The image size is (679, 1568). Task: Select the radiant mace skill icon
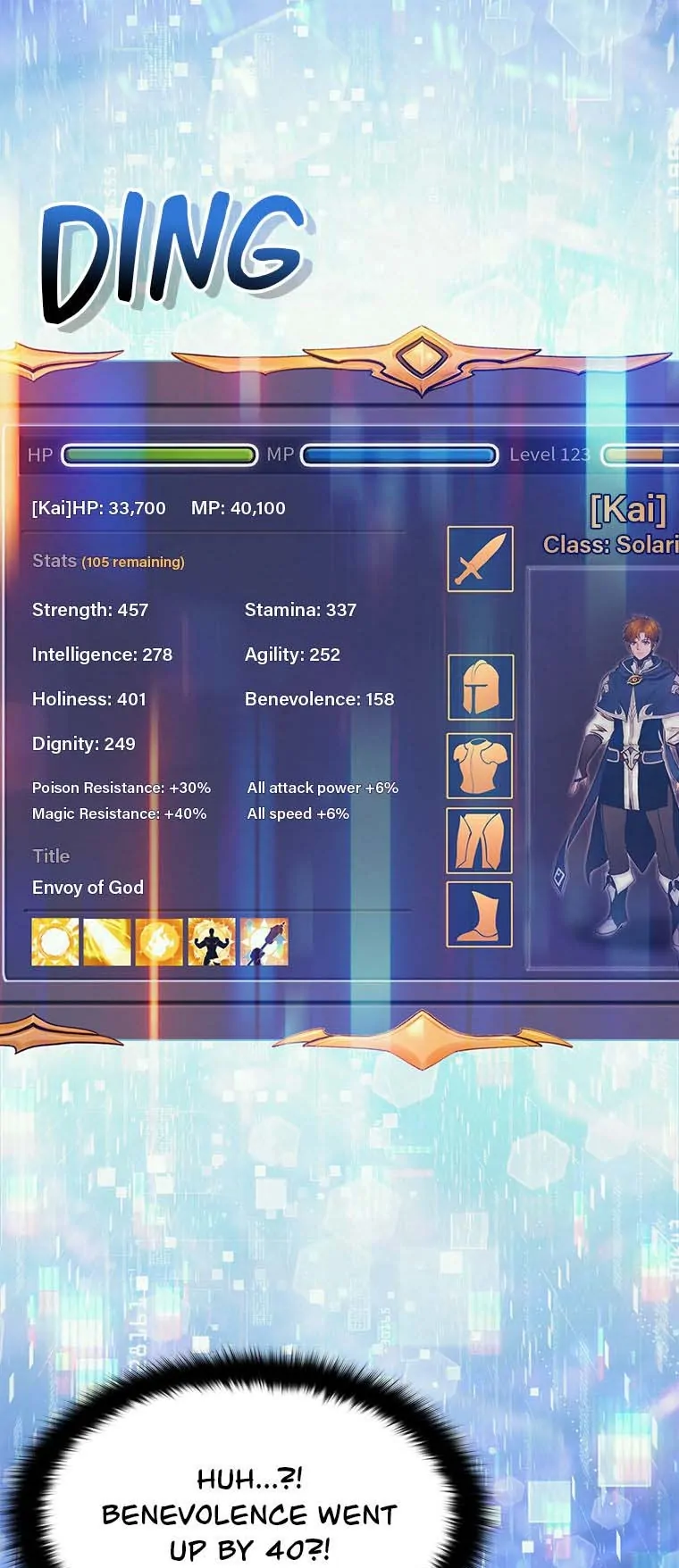coord(264,942)
